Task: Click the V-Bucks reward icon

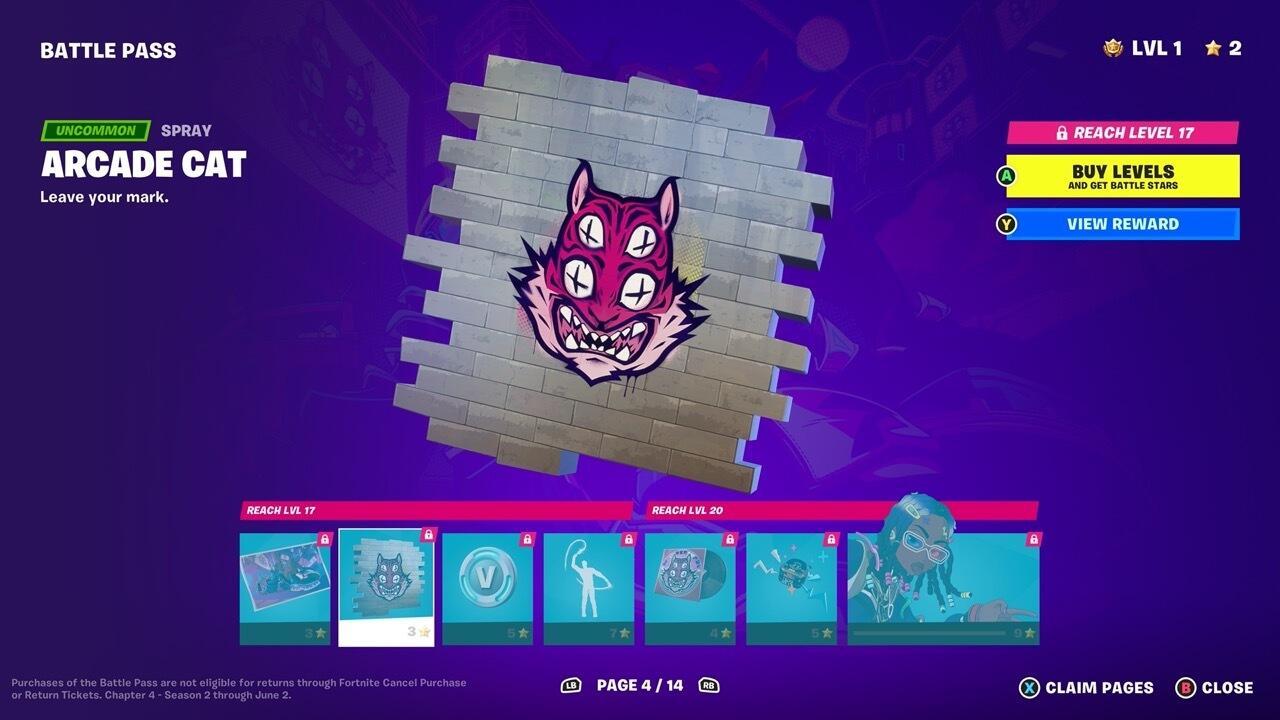Action: point(488,578)
